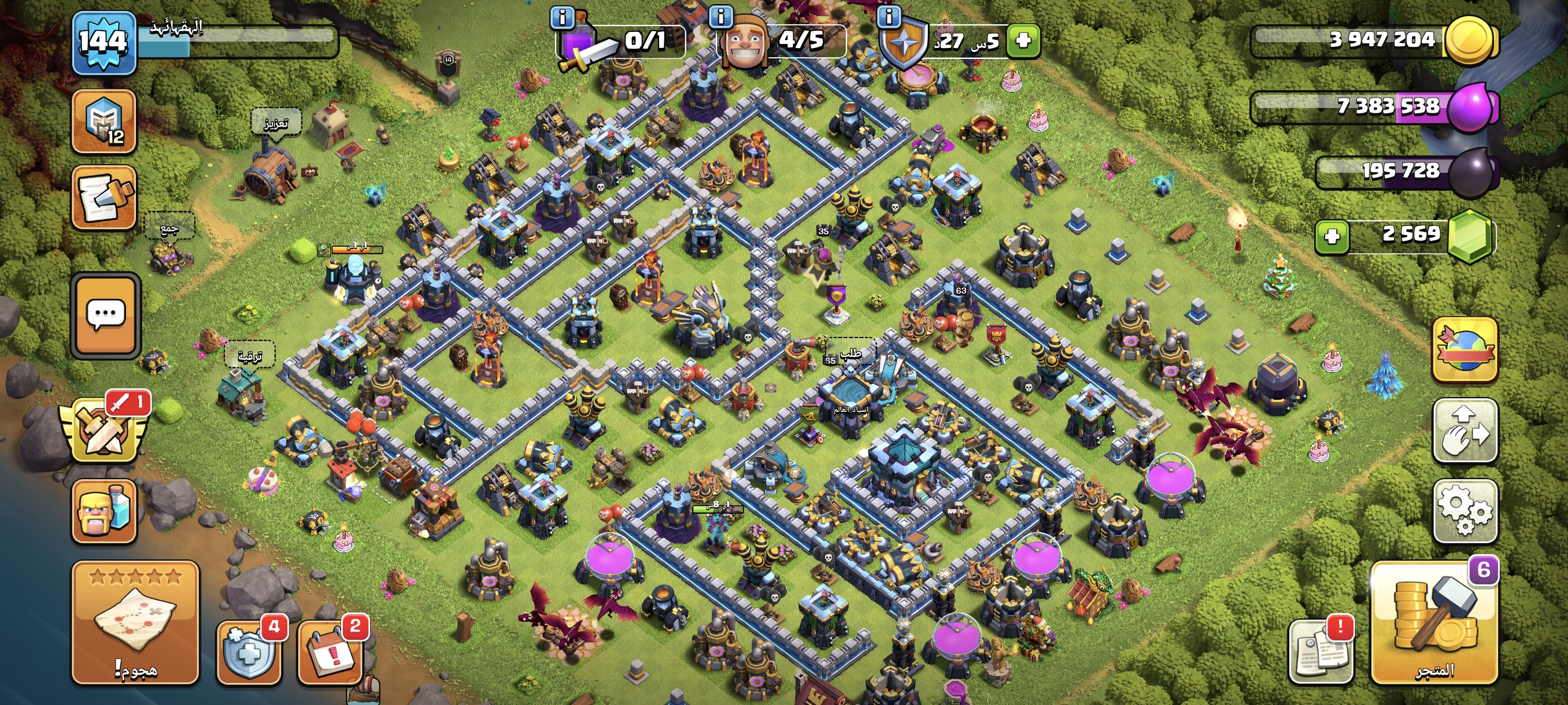Open the league badge numbered 12

pyautogui.click(x=104, y=121)
